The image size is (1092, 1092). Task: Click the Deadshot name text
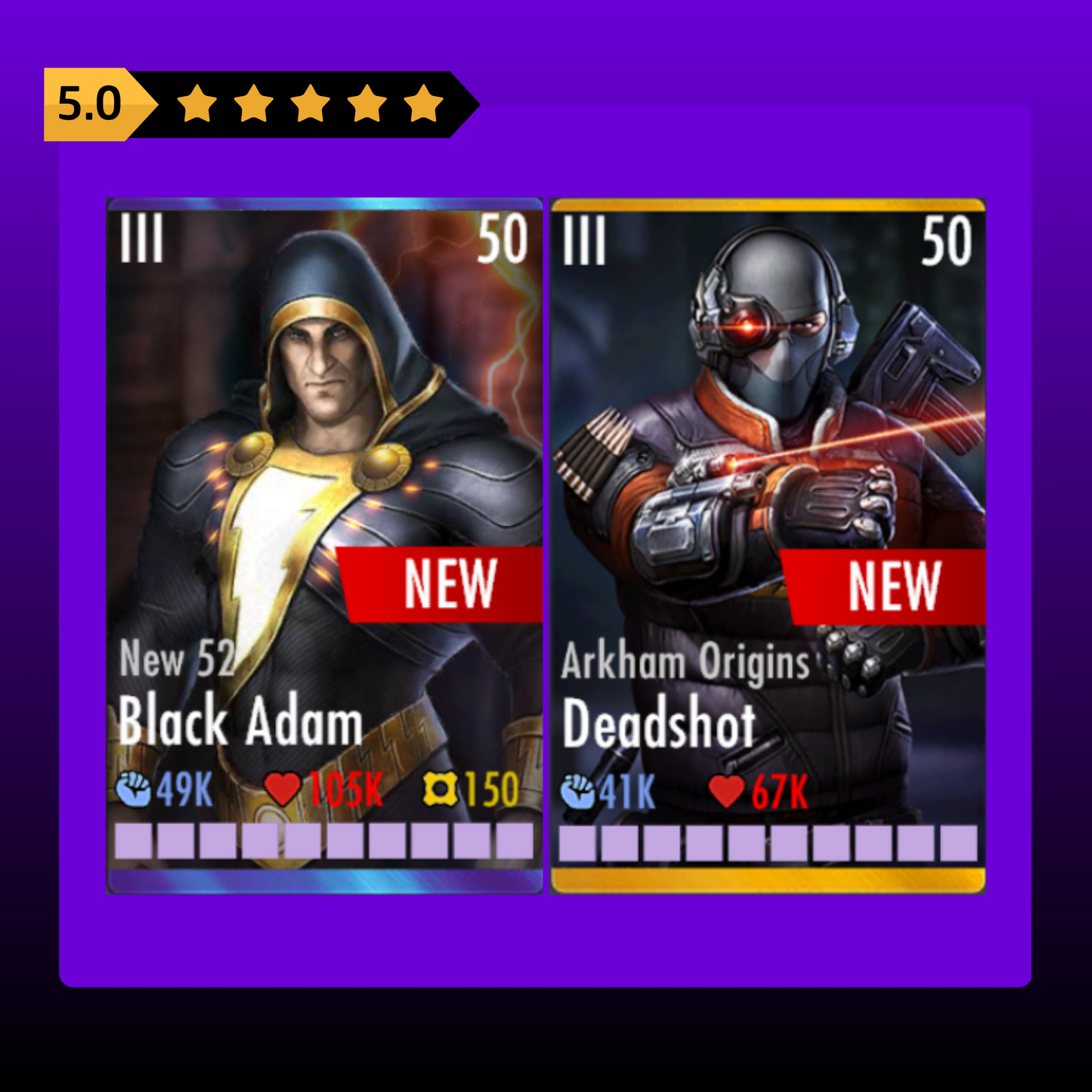coord(660,723)
